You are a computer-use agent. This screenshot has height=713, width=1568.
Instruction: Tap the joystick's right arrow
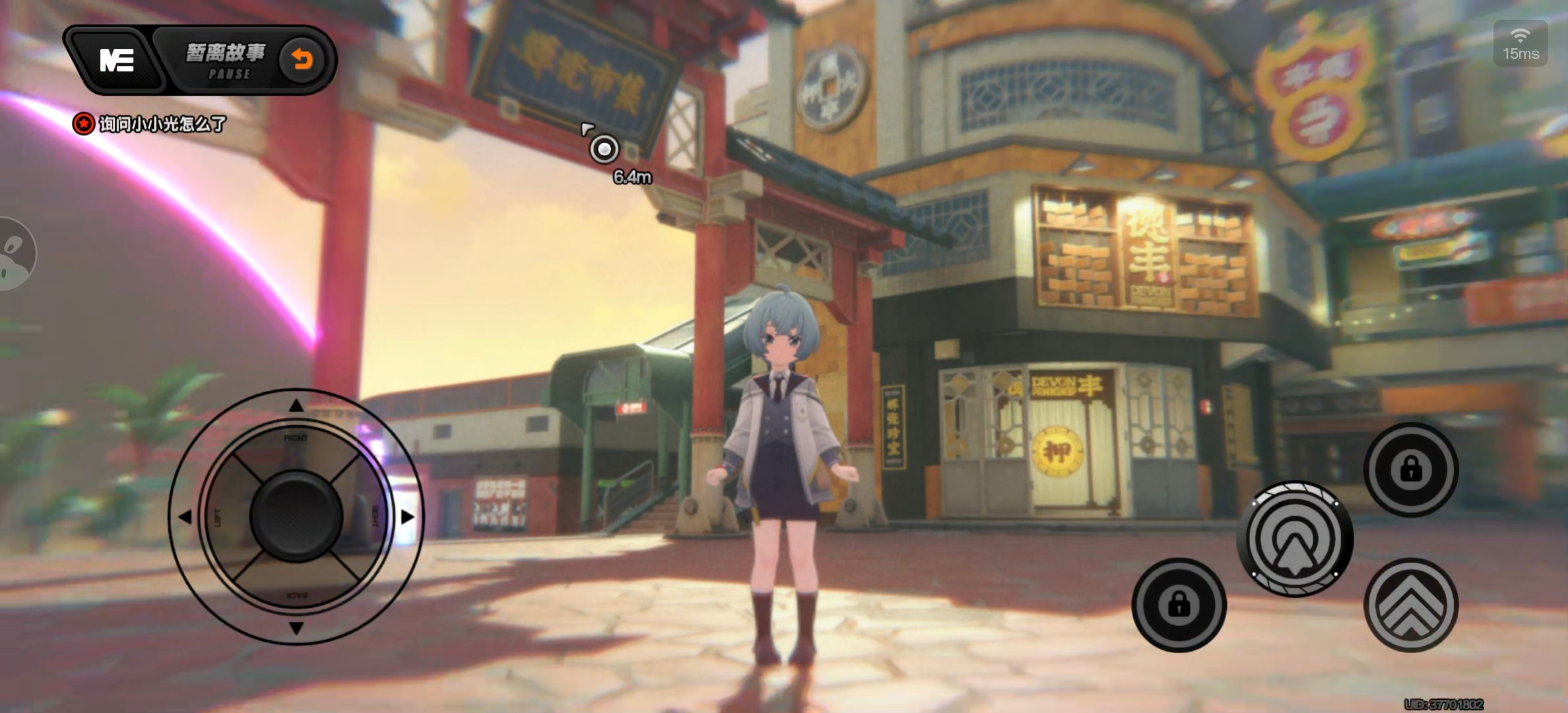click(408, 517)
